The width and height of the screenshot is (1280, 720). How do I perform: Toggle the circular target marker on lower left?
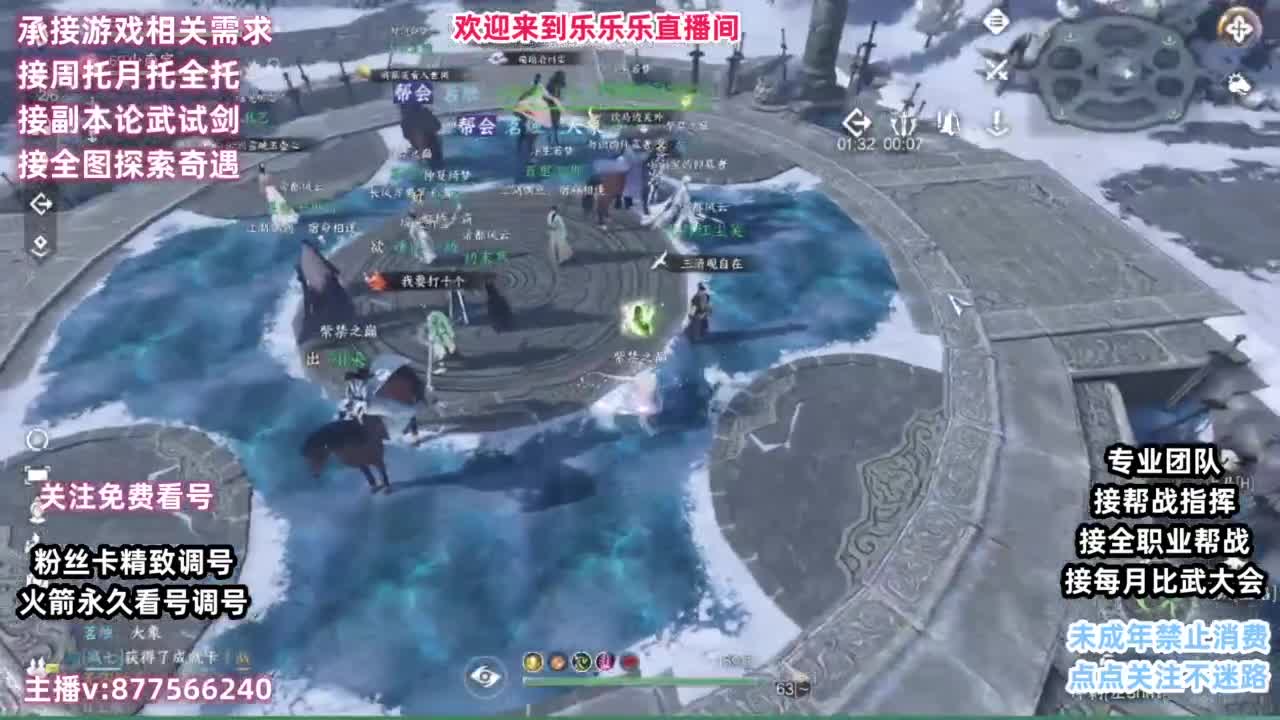(x=37, y=438)
